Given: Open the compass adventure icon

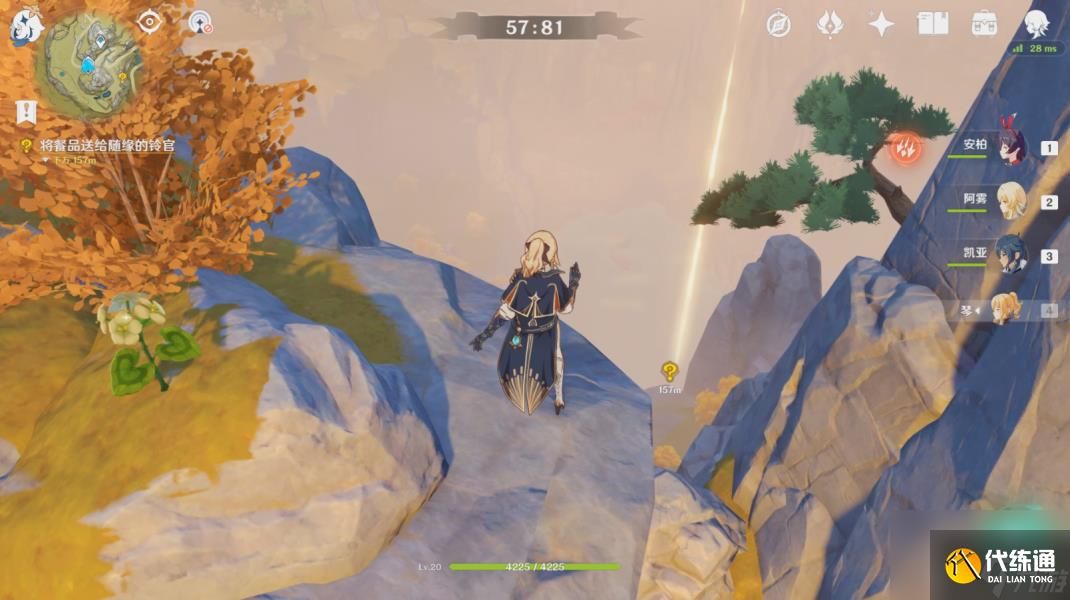Looking at the screenshot, I should [x=778, y=24].
